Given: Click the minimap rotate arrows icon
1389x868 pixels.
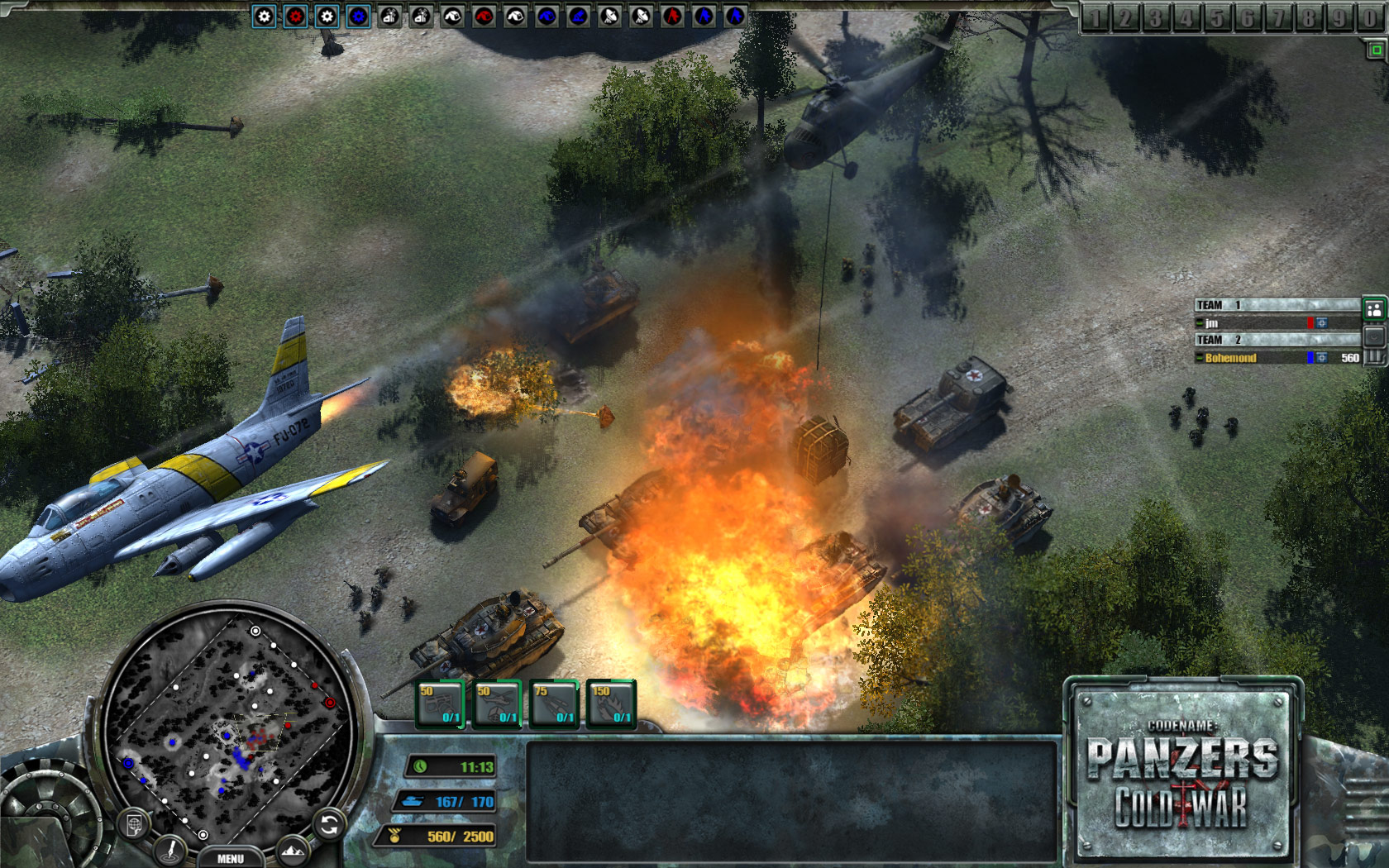Looking at the screenshot, I should (329, 823).
